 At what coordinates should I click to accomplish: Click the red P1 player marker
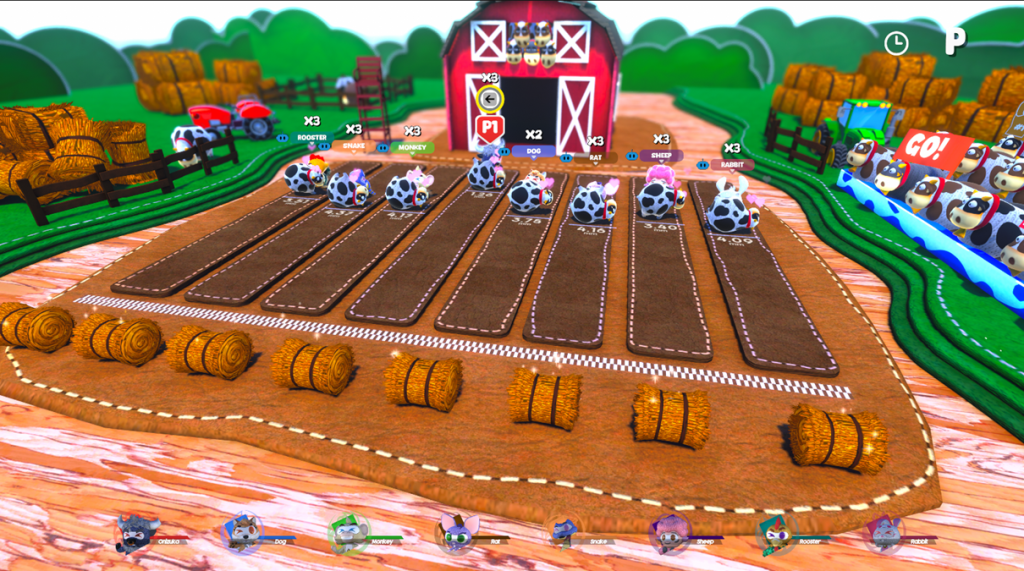tap(490, 128)
